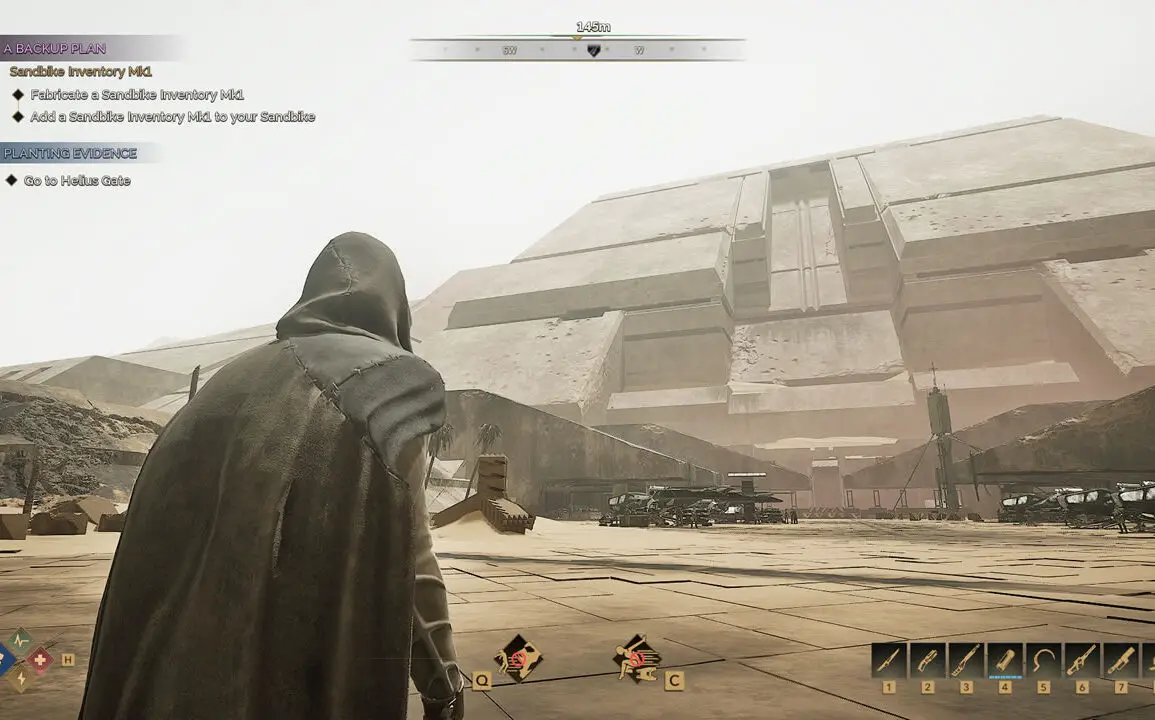Equip the pistol in hotbar slot 2
The height and width of the screenshot is (720, 1155).
[x=928, y=660]
